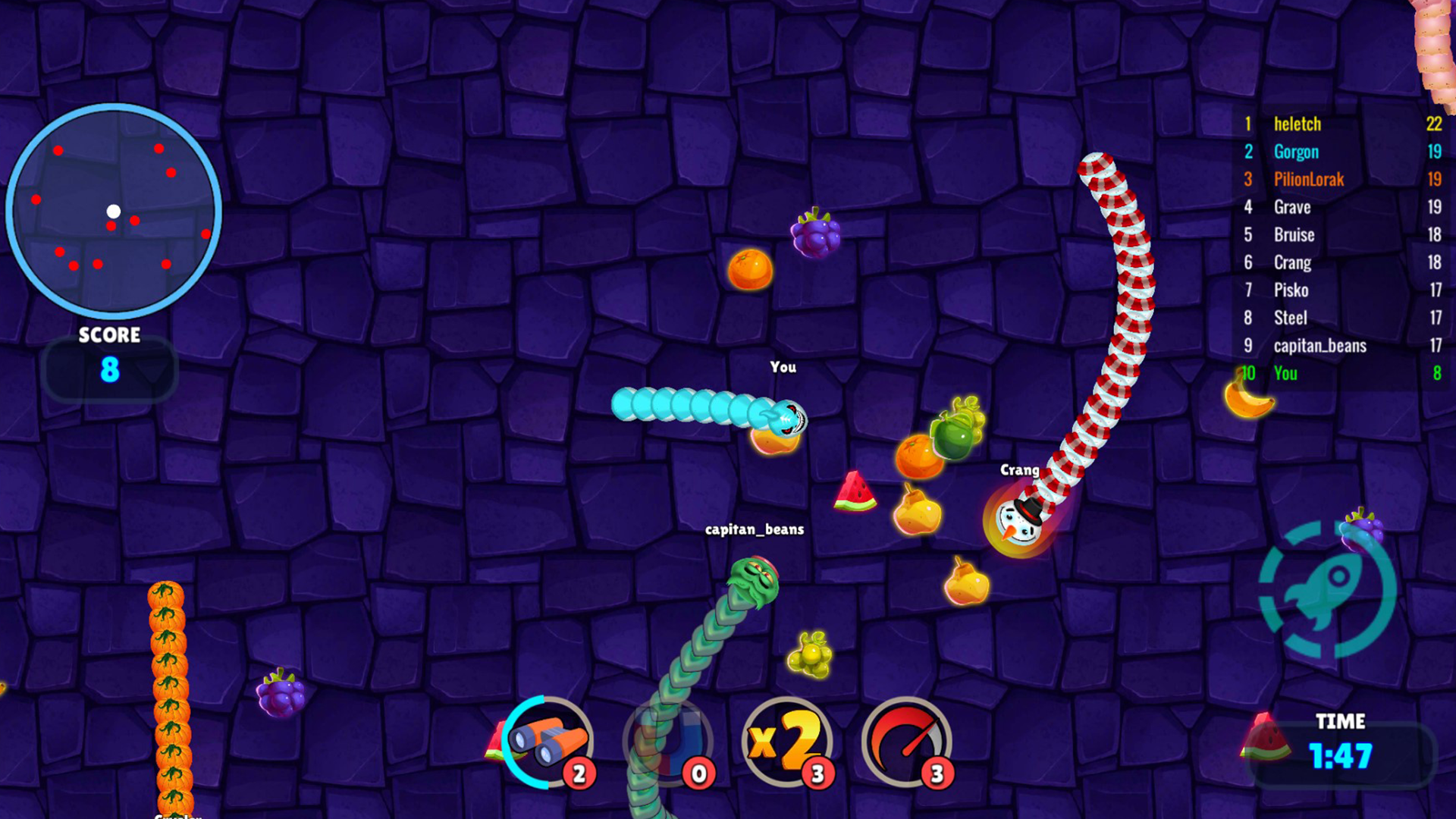Click your own "You" leaderboard row
The width and height of the screenshot is (1456, 819).
click(x=1342, y=373)
